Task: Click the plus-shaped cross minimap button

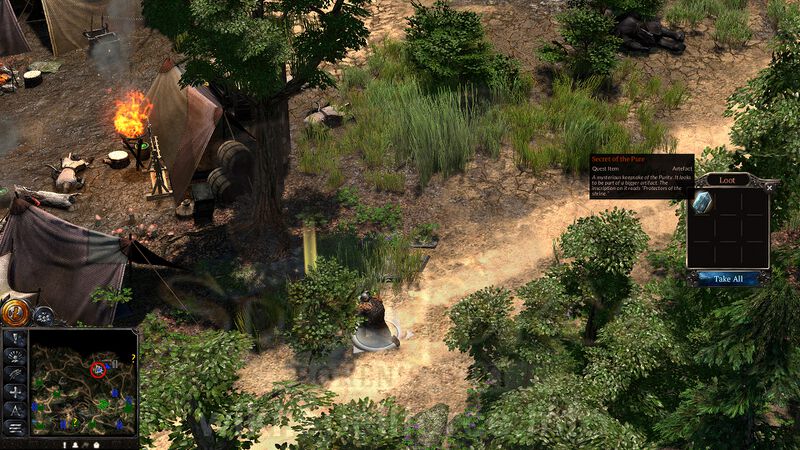Action: click(x=15, y=392)
